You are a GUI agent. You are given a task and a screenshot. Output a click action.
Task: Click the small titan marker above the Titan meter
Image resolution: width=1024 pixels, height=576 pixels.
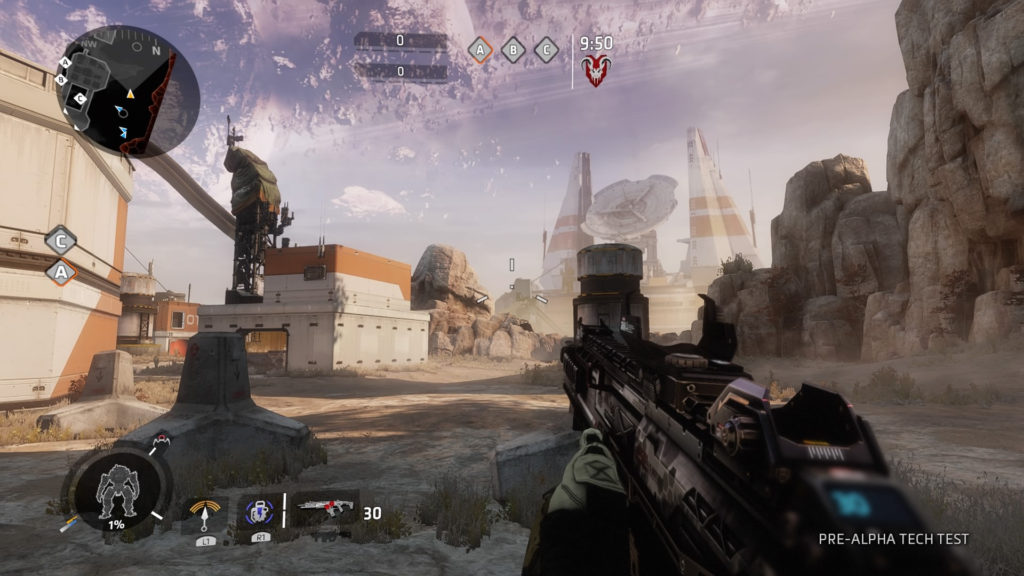pyautogui.click(x=162, y=441)
